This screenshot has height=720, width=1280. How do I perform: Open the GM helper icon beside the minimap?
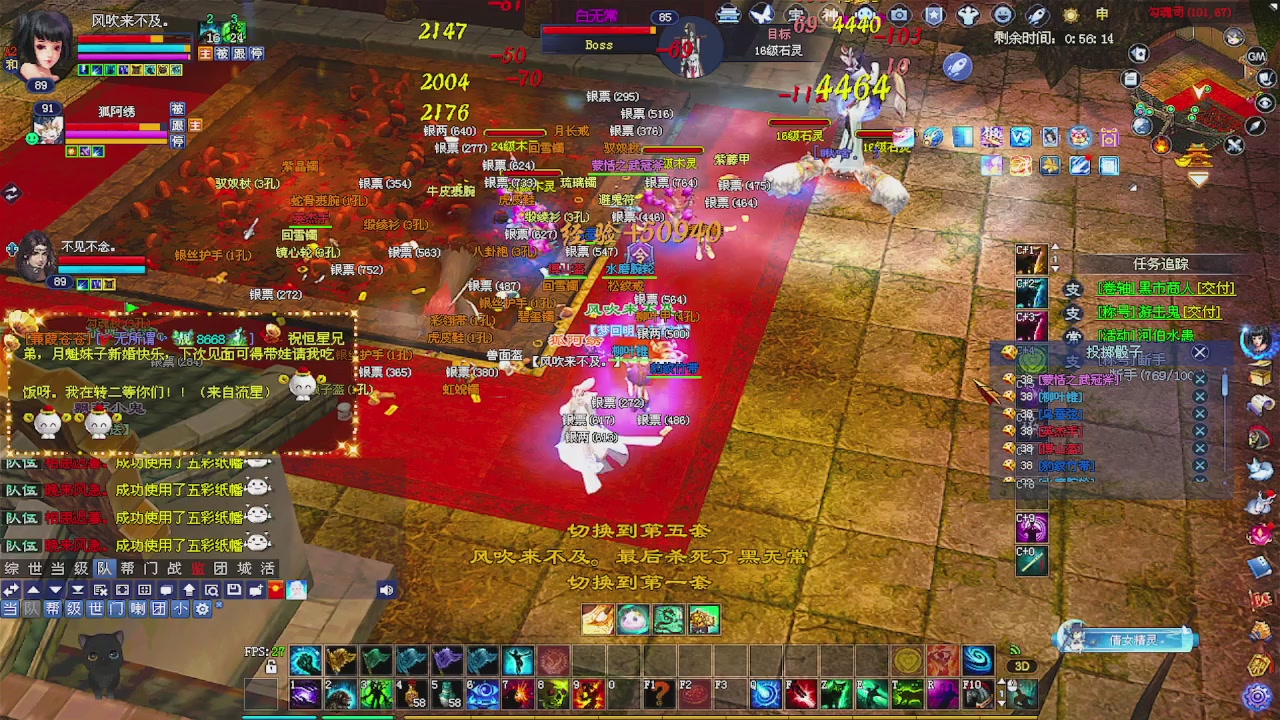(x=1255, y=56)
